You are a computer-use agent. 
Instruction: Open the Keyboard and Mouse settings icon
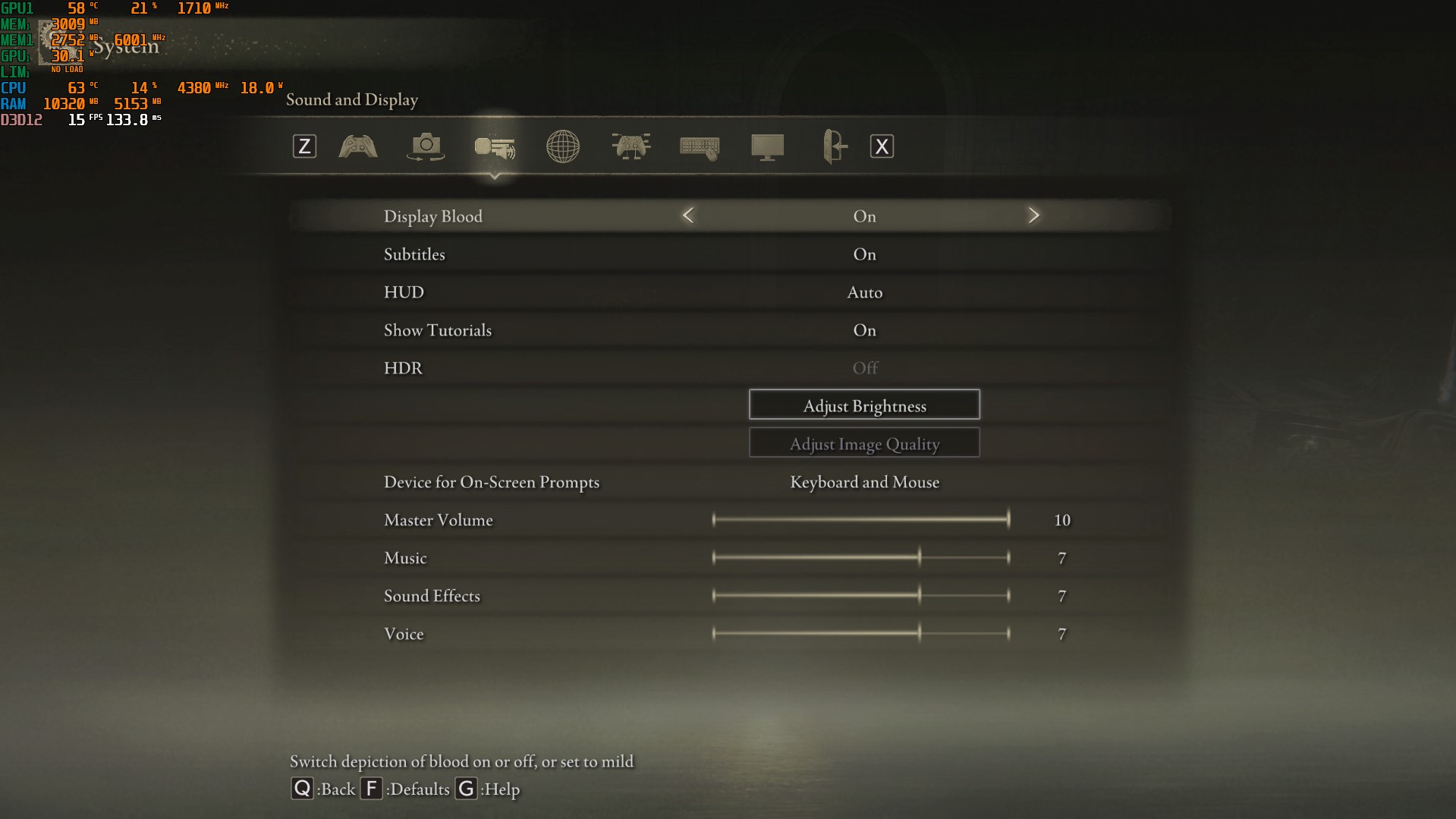(x=698, y=146)
